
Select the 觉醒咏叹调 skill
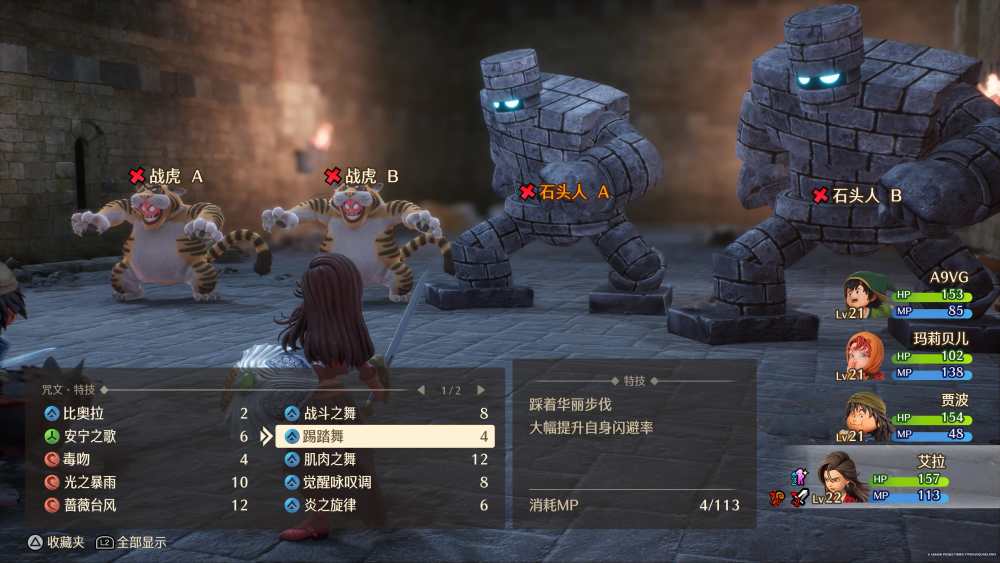click(384, 482)
